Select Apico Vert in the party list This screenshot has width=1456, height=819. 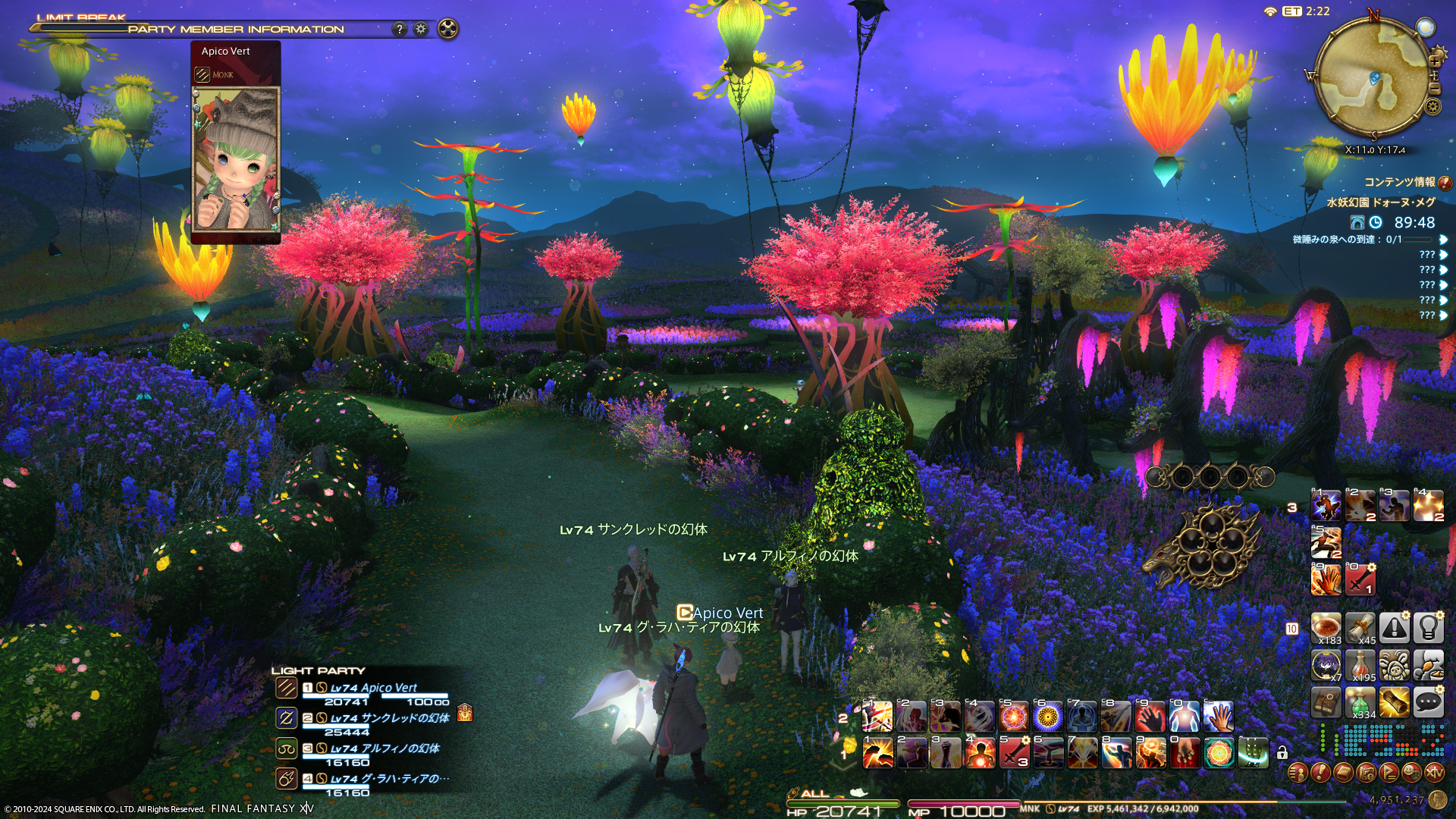tap(373, 688)
